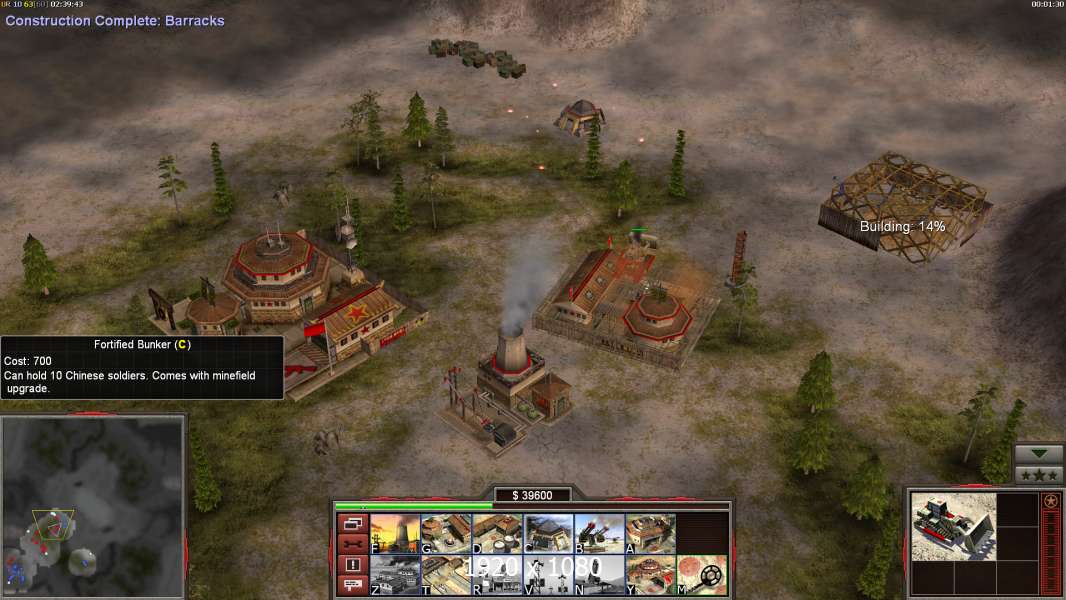The height and width of the screenshot is (600, 1066).
Task: Choose the build icon with hotkey A
Action: pos(650,534)
